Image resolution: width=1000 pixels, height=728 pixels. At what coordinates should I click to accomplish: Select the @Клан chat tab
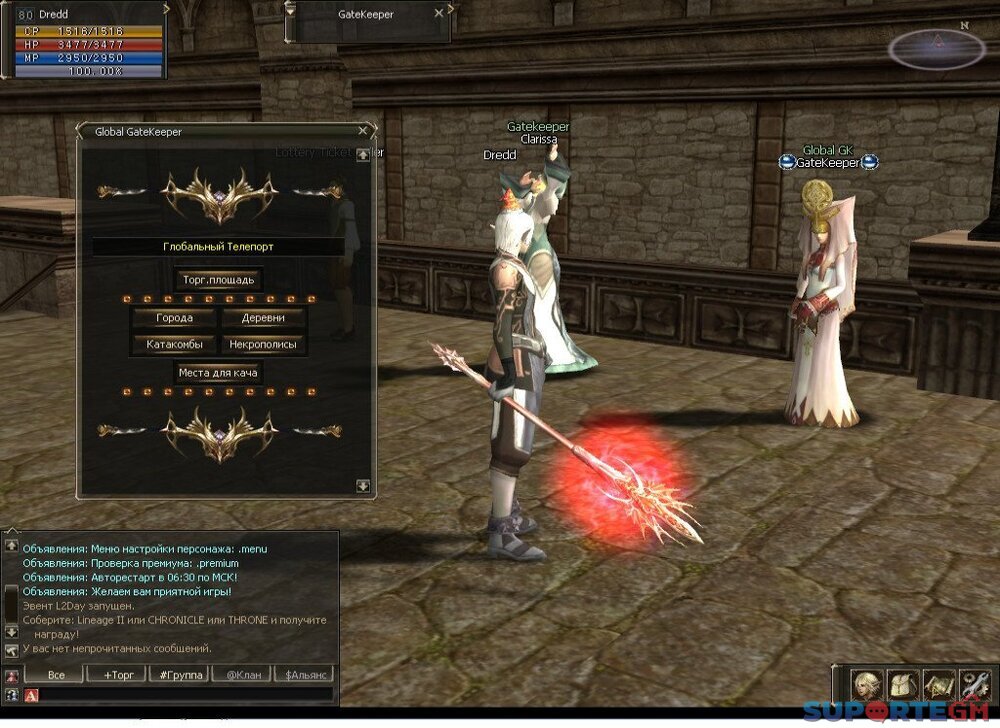242,675
